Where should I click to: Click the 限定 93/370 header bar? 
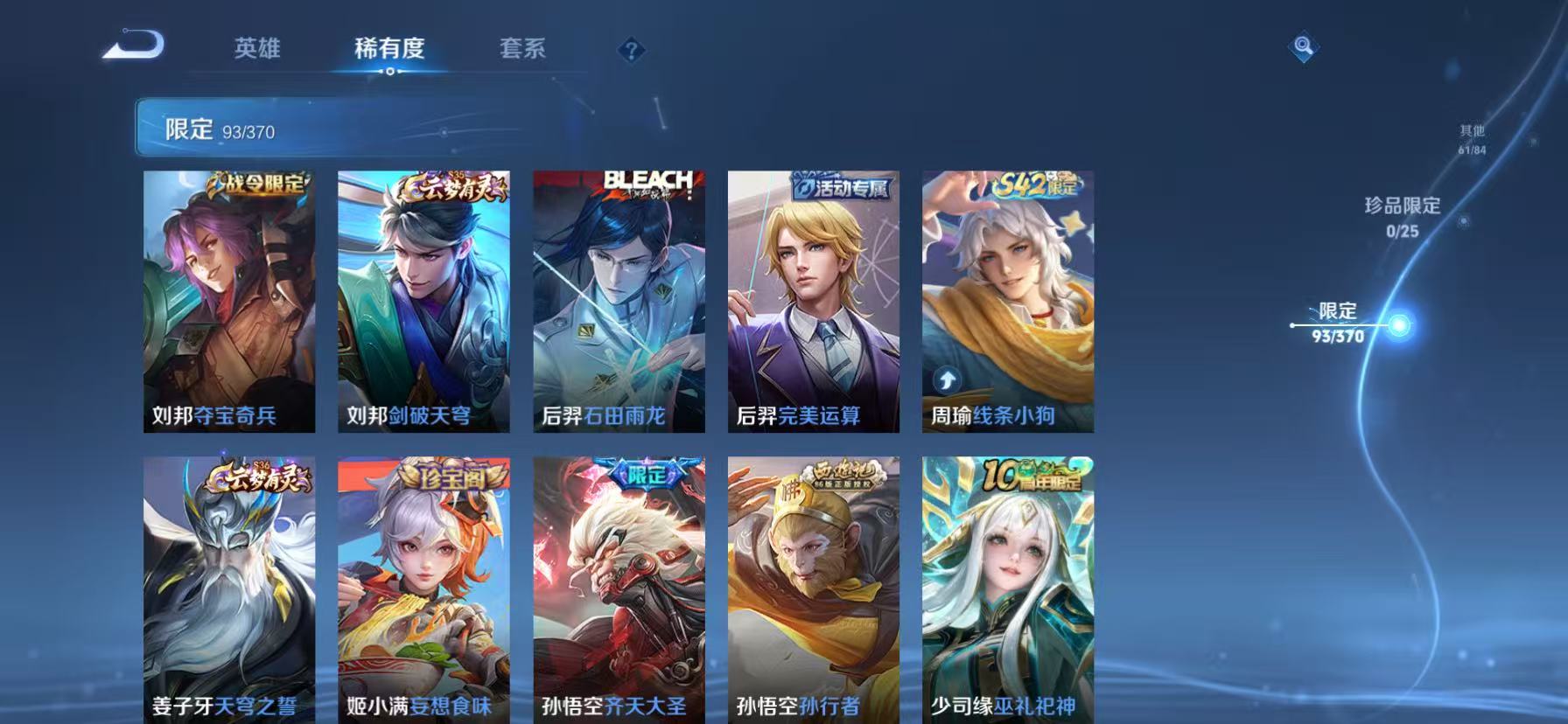point(219,129)
